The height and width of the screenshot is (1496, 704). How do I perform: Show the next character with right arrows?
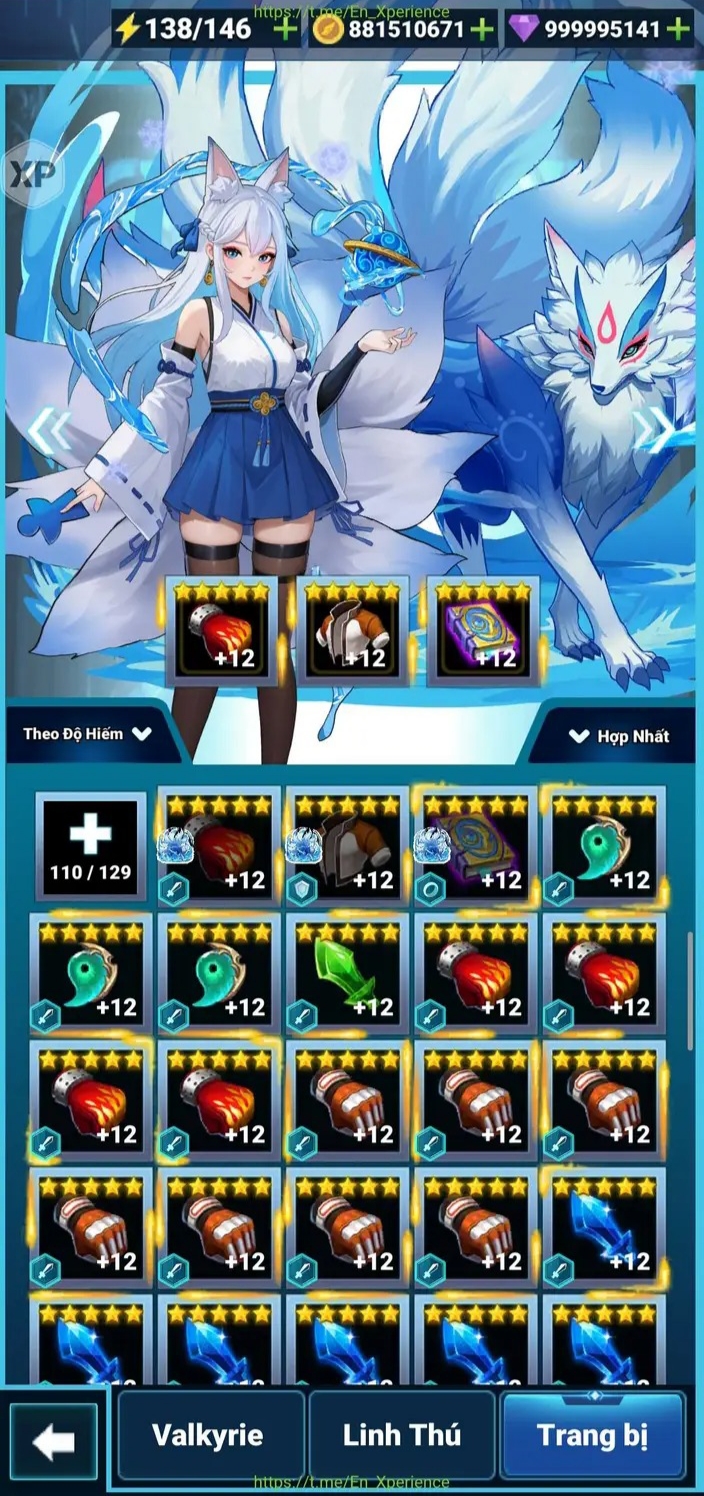(x=656, y=430)
